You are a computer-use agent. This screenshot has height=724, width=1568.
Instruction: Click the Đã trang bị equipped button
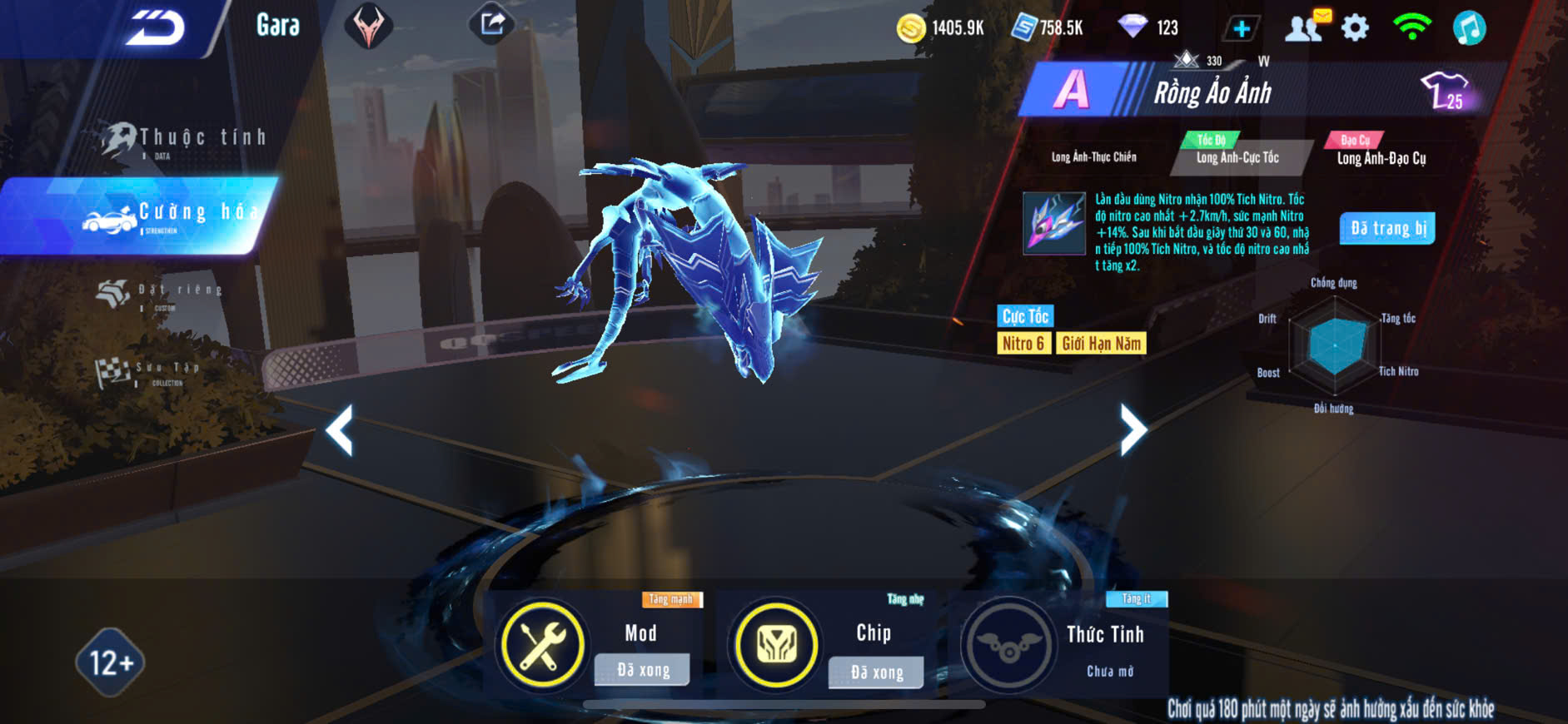pyautogui.click(x=1387, y=228)
